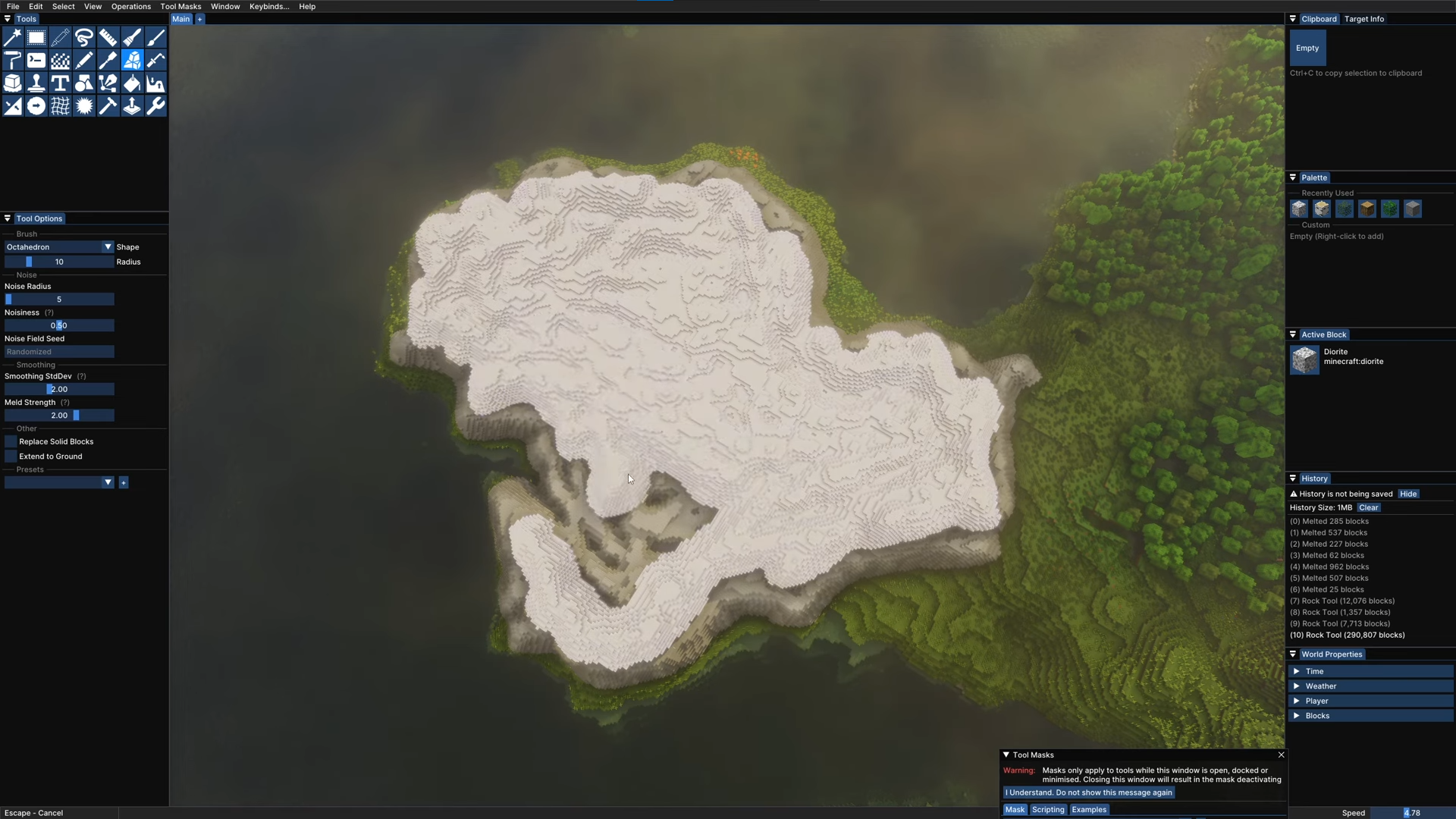The width and height of the screenshot is (1456, 819).
Task: Choose the text tool with T icon
Action: point(60,83)
